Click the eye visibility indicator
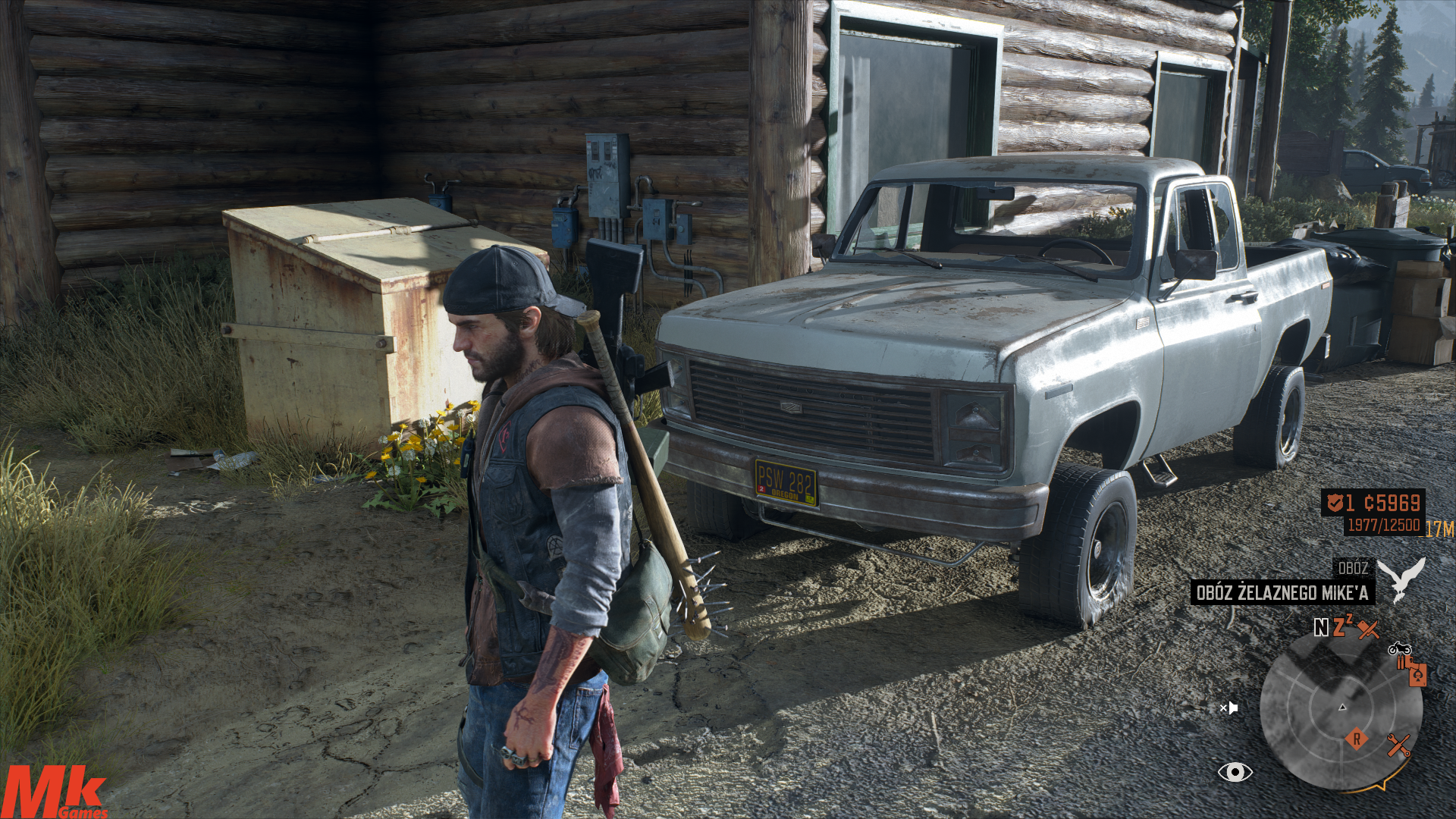 [1235, 772]
